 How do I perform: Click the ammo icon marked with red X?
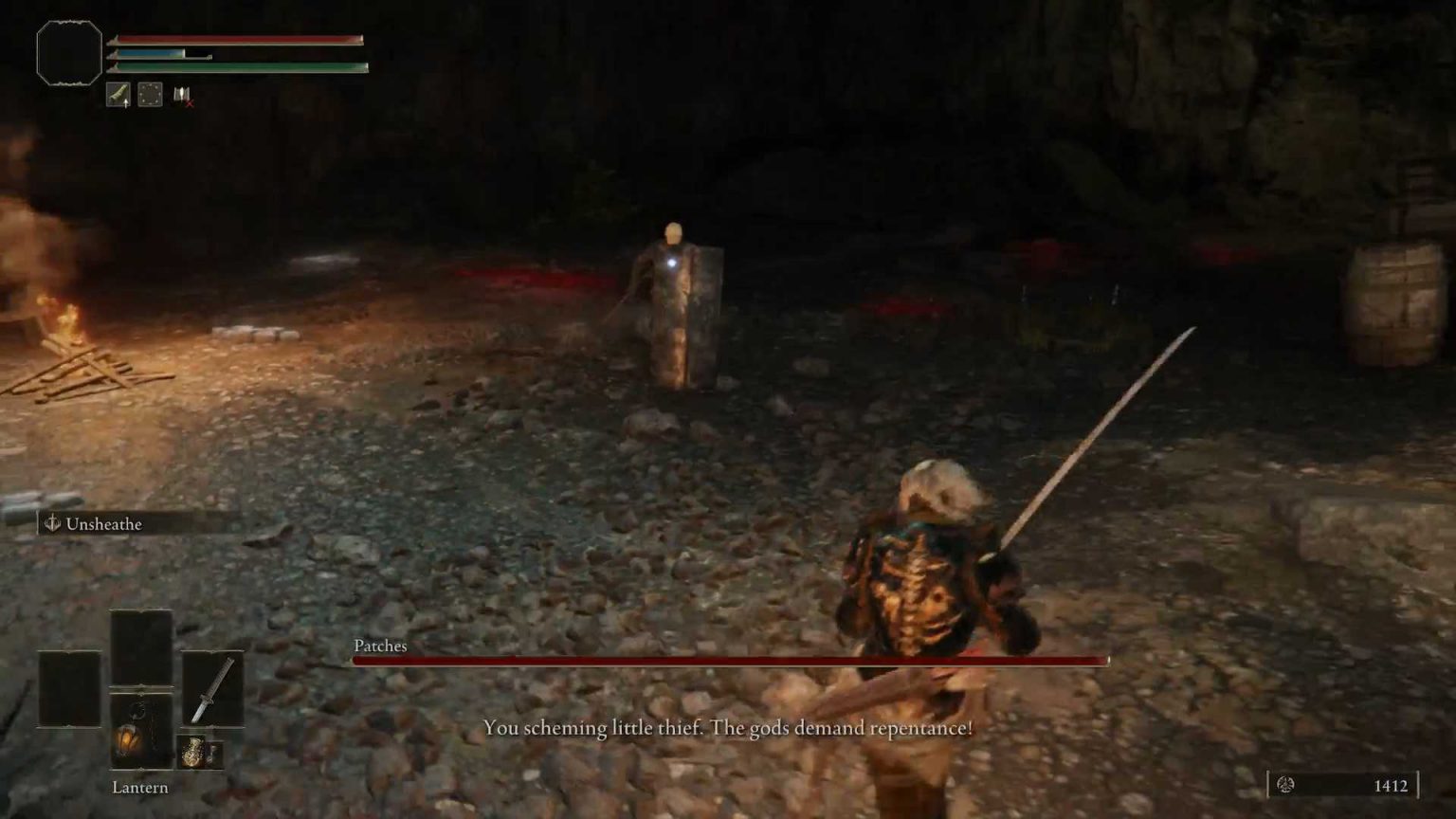181,95
